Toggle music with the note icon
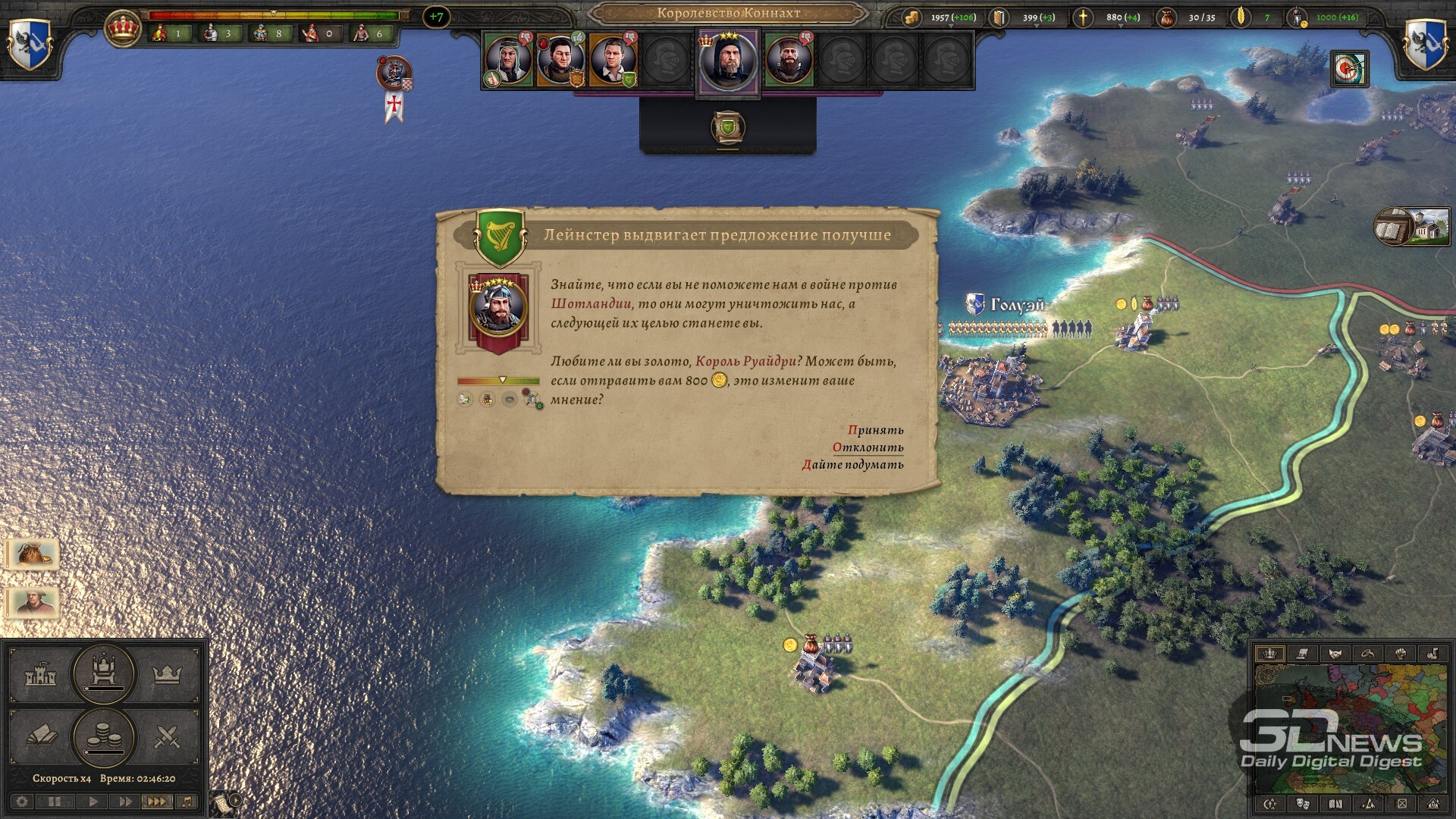This screenshot has height=819, width=1456. point(187,802)
